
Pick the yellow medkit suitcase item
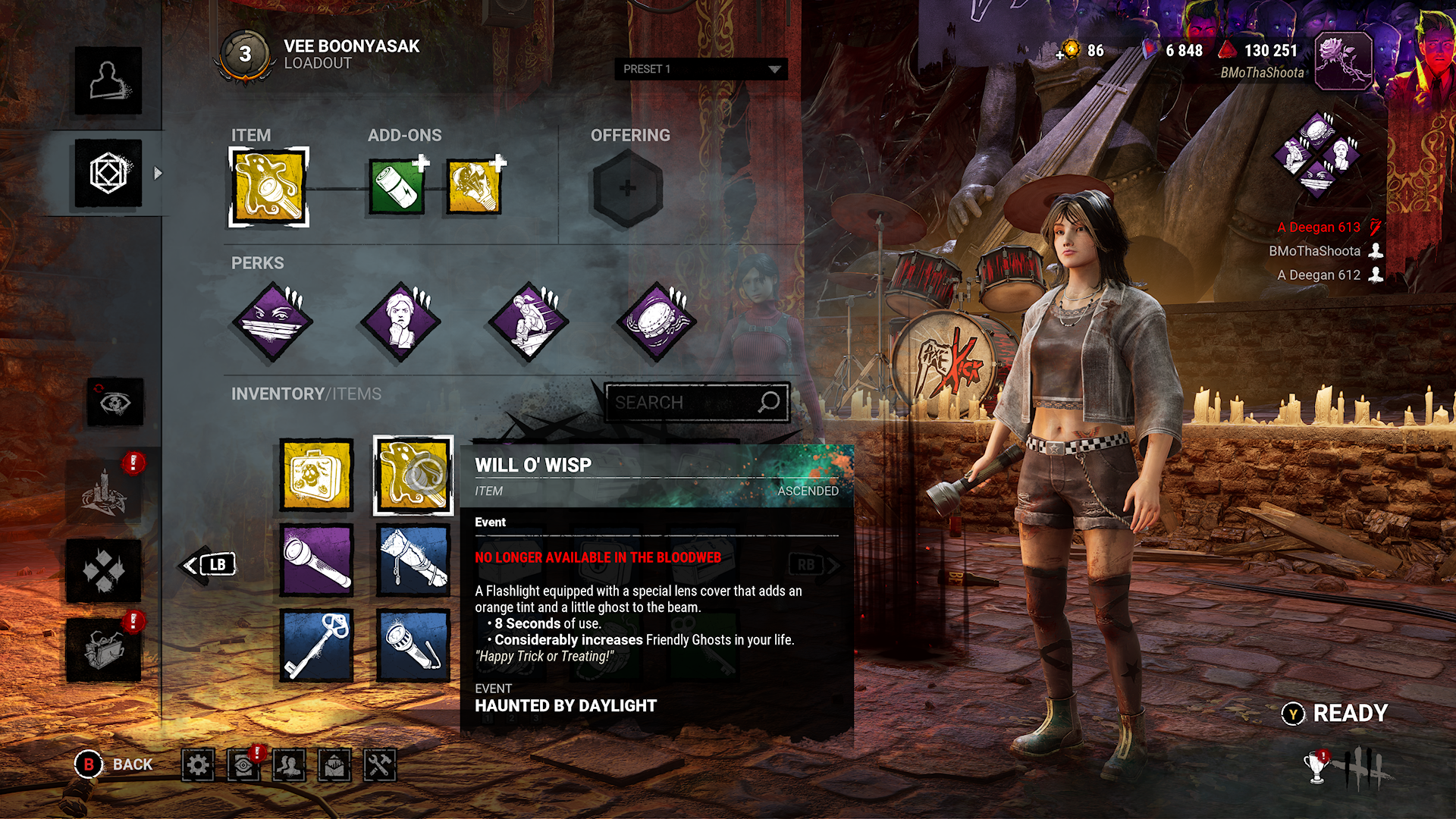(x=316, y=475)
